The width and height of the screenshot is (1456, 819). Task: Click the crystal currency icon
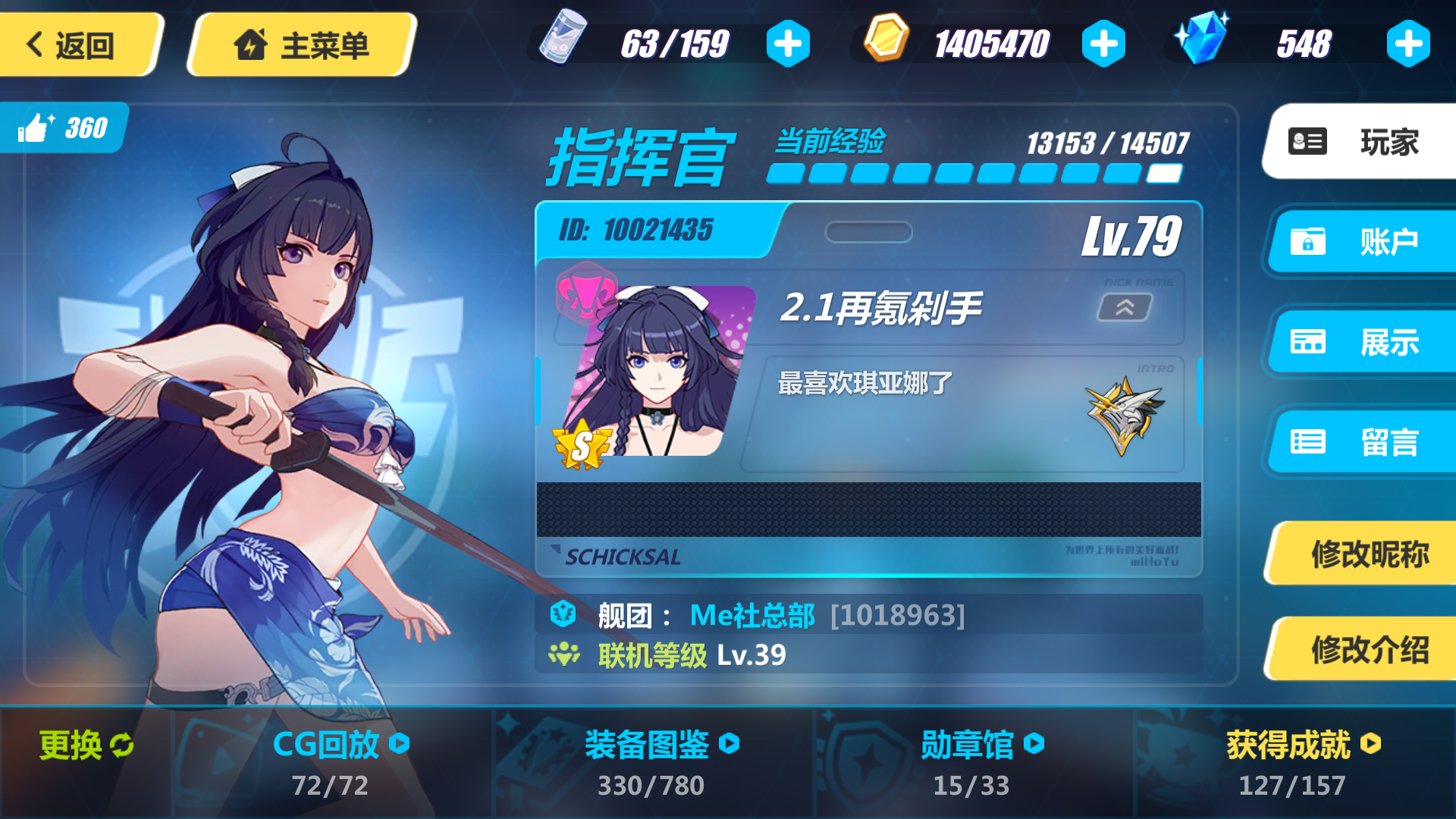pos(1206,38)
